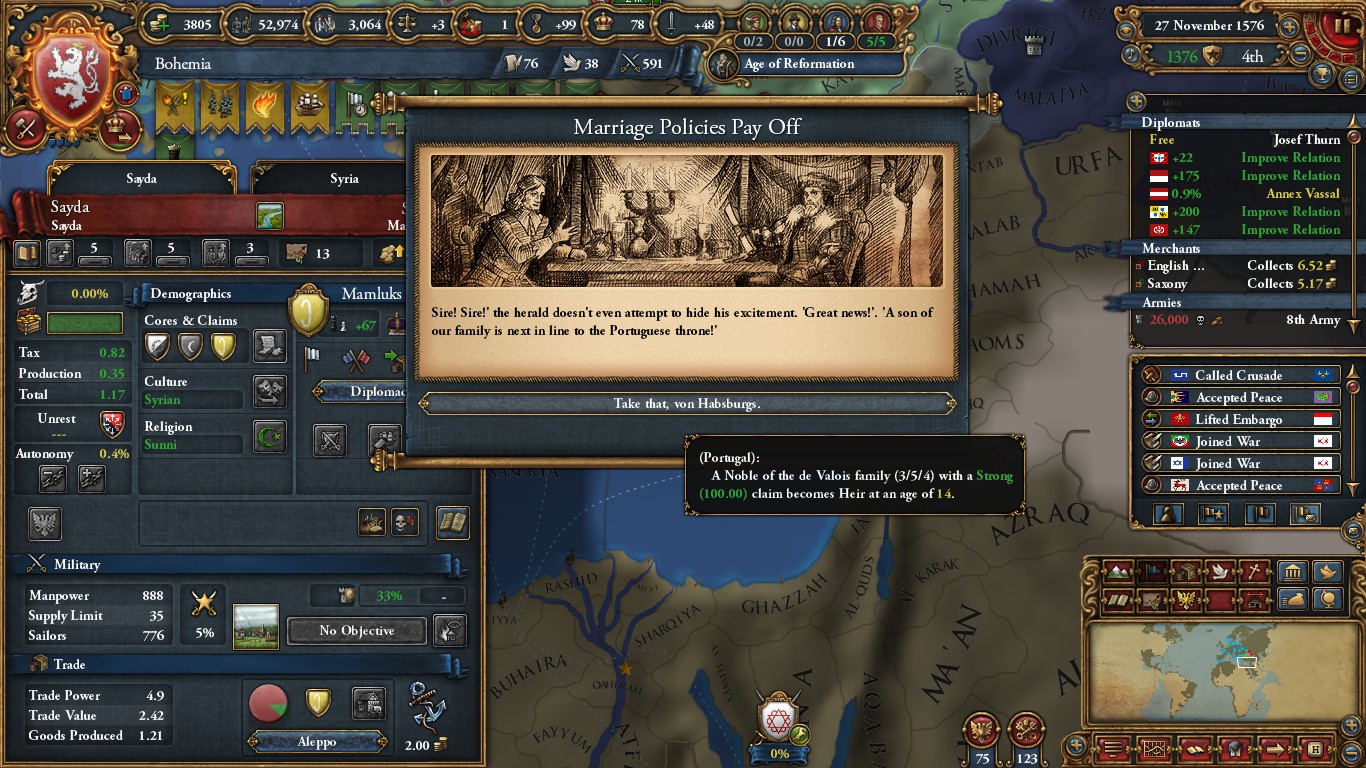Open the province history book icon
The image size is (1366, 768).
453,522
